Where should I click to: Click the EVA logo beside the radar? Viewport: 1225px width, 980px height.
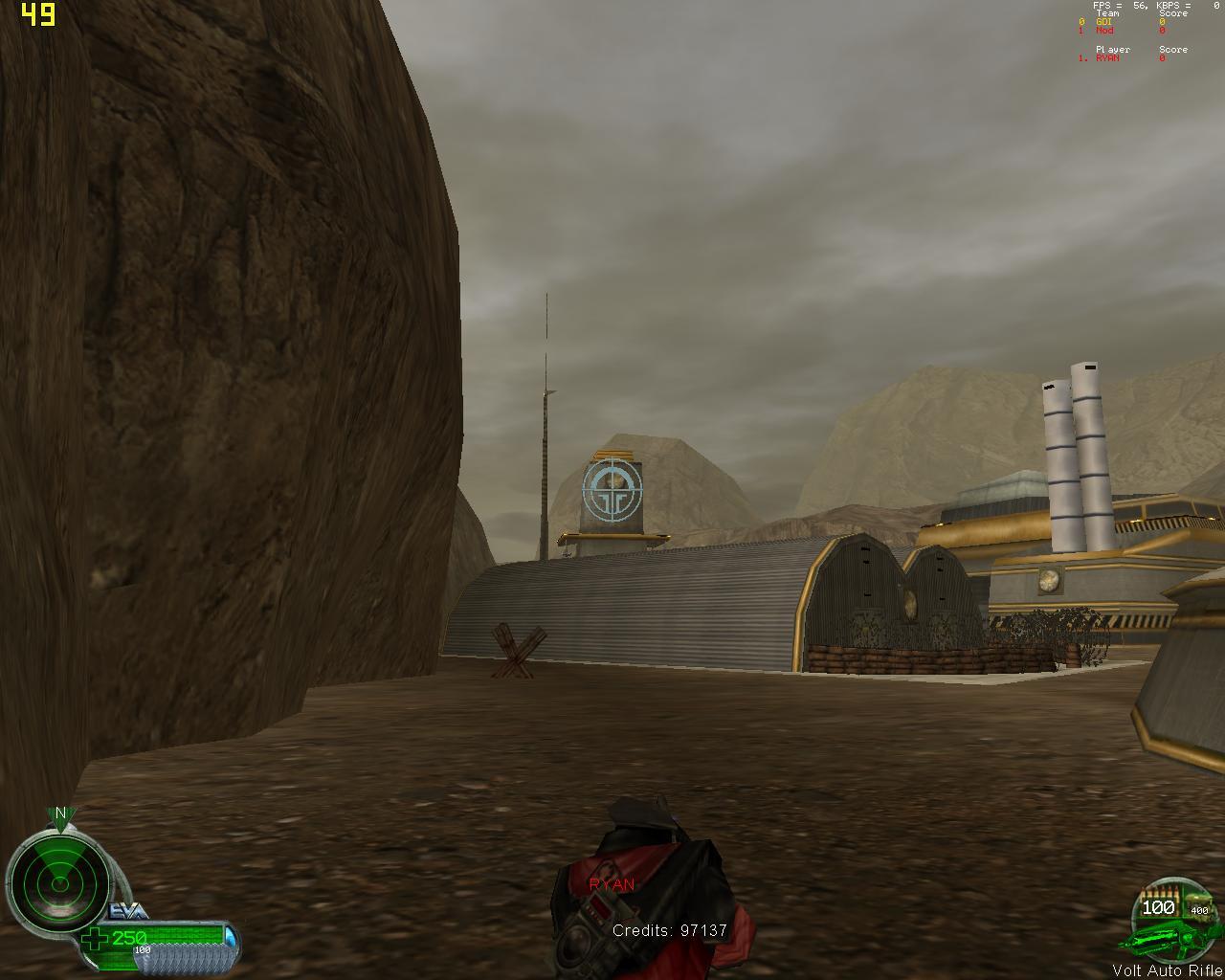[128, 911]
